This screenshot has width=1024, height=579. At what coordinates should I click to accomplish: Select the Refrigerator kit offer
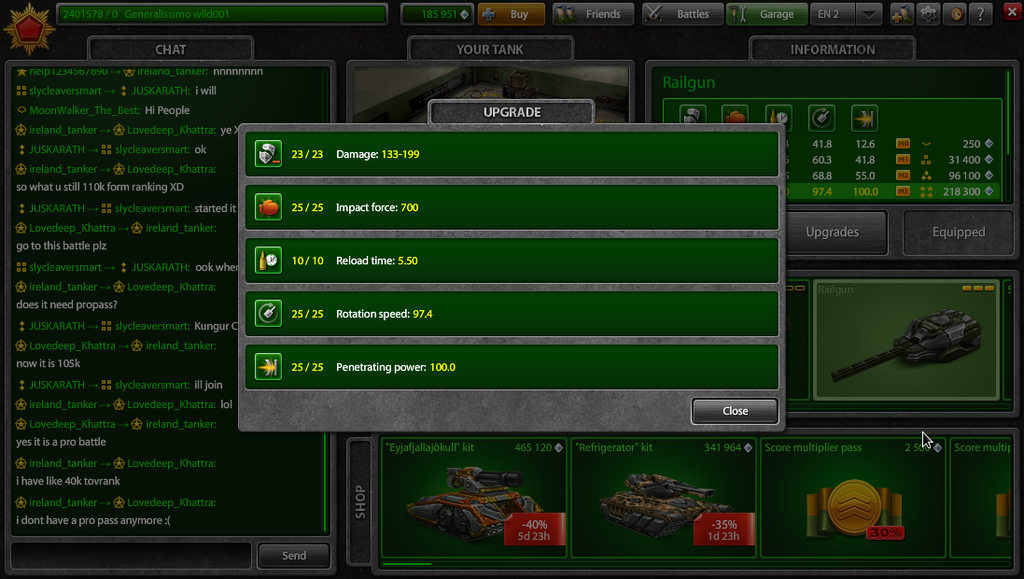point(664,496)
